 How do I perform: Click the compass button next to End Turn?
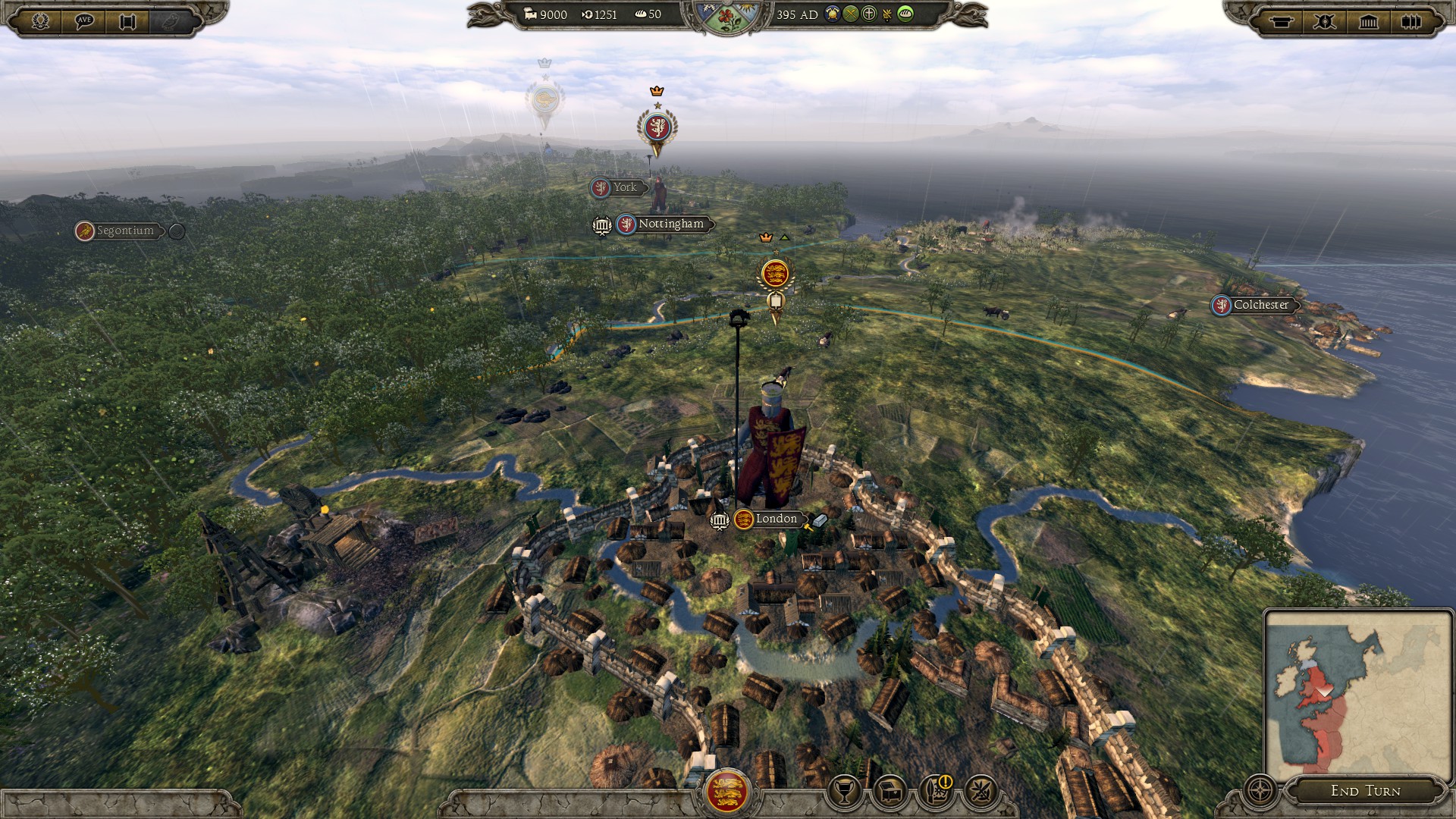tap(1260, 790)
